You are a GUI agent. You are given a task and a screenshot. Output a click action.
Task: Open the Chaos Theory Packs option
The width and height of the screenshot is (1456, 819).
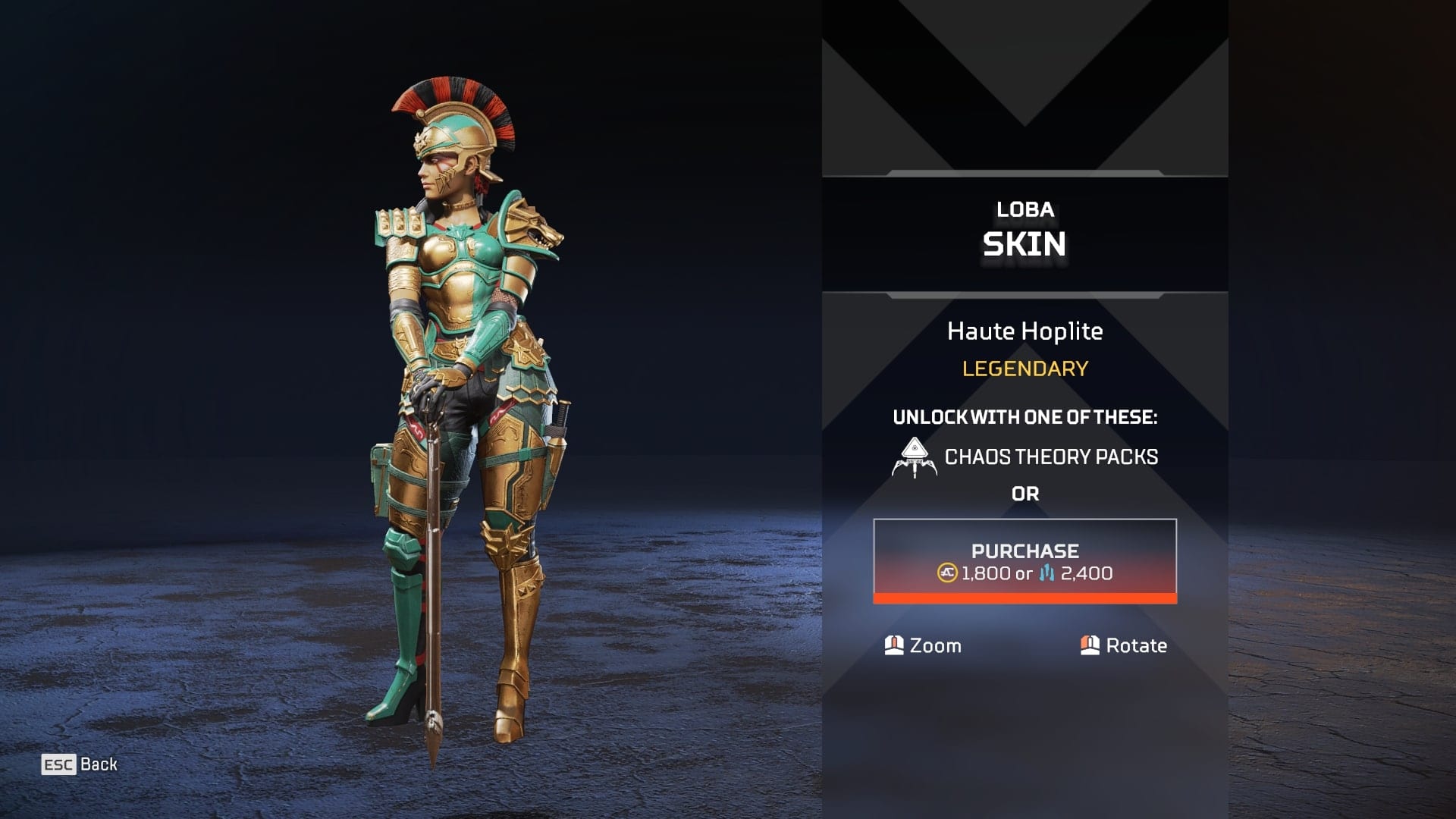click(1025, 457)
